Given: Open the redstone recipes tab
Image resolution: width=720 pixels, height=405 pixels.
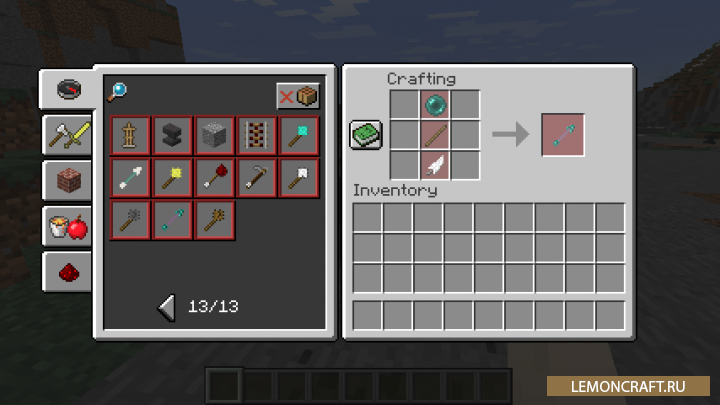Looking at the screenshot, I should coord(69,272).
